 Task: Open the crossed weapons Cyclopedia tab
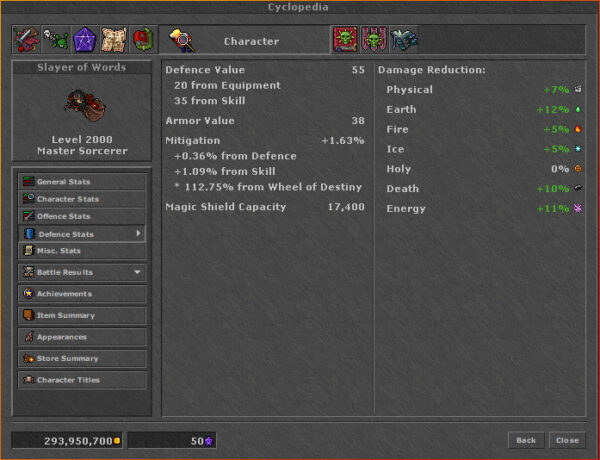[x=26, y=40]
